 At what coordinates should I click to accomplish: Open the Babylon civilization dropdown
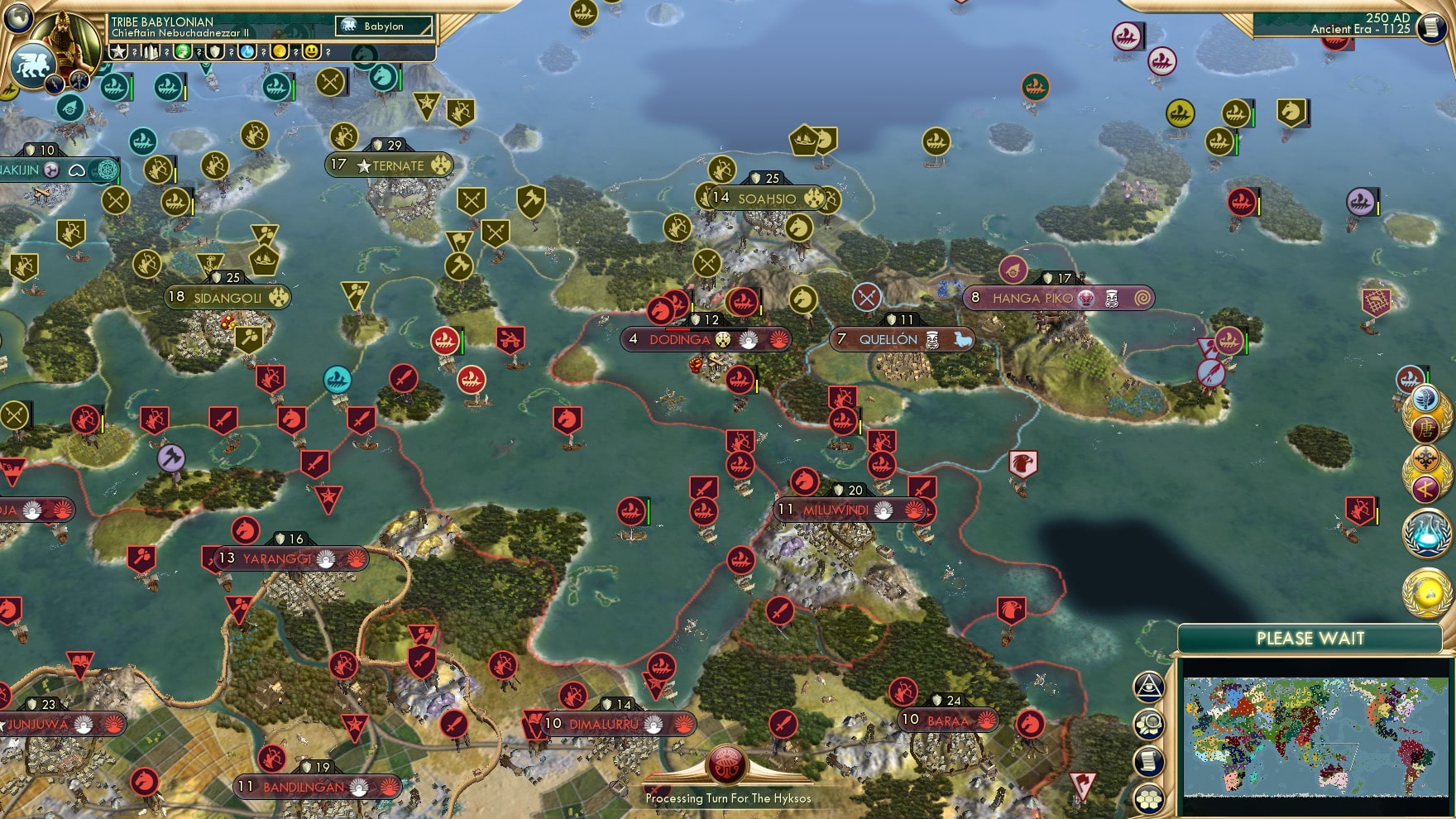382,26
